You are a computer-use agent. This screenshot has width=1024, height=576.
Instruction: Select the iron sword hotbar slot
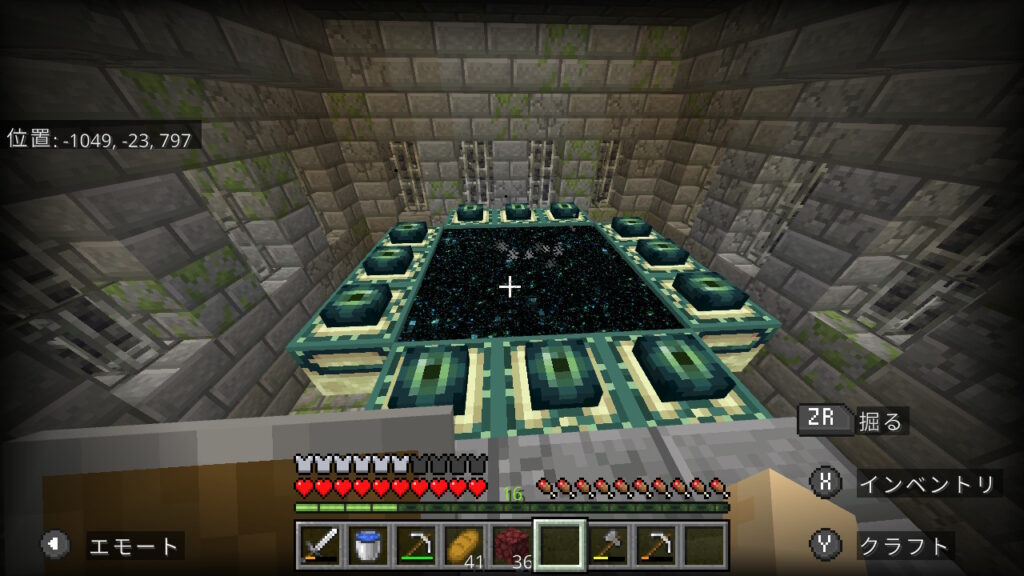[x=320, y=546]
